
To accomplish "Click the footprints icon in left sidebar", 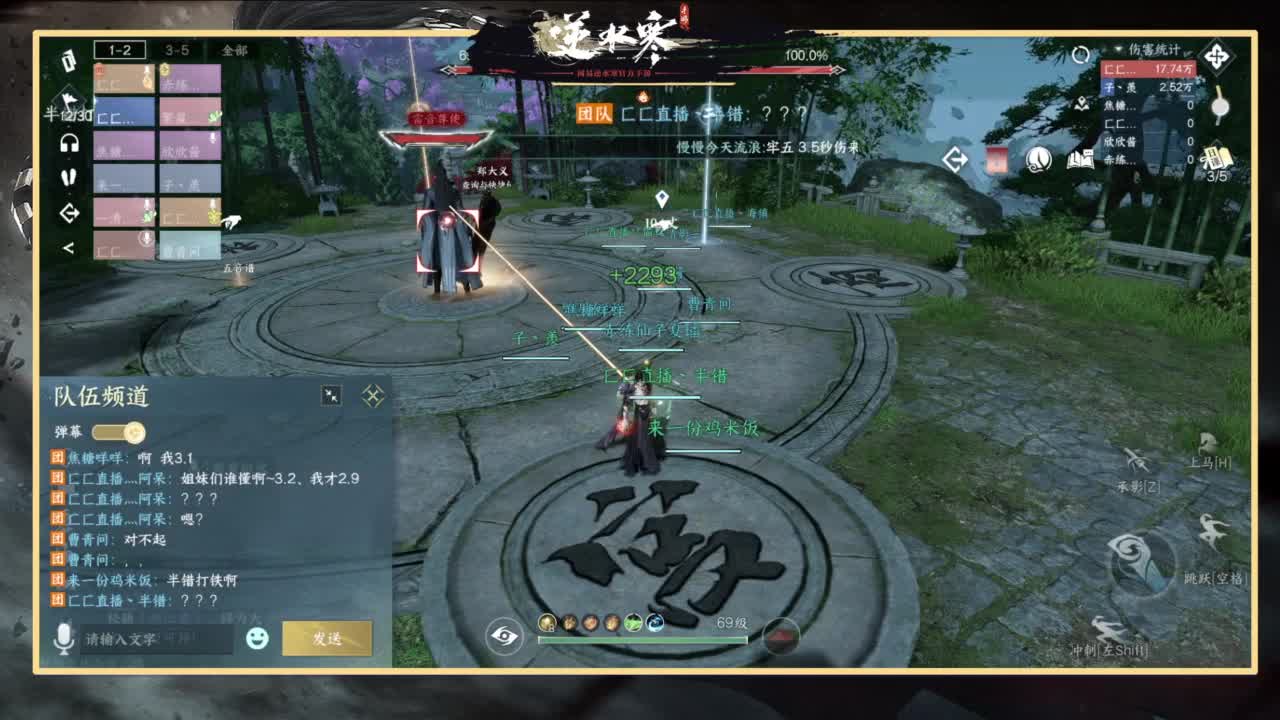I will [x=68, y=177].
